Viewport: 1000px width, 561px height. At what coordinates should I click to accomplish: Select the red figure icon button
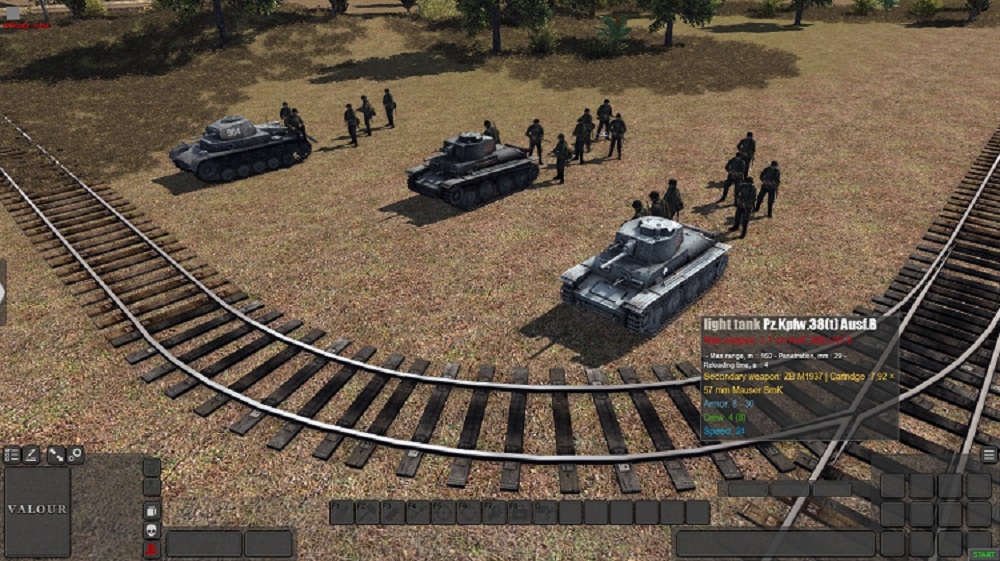click(152, 549)
